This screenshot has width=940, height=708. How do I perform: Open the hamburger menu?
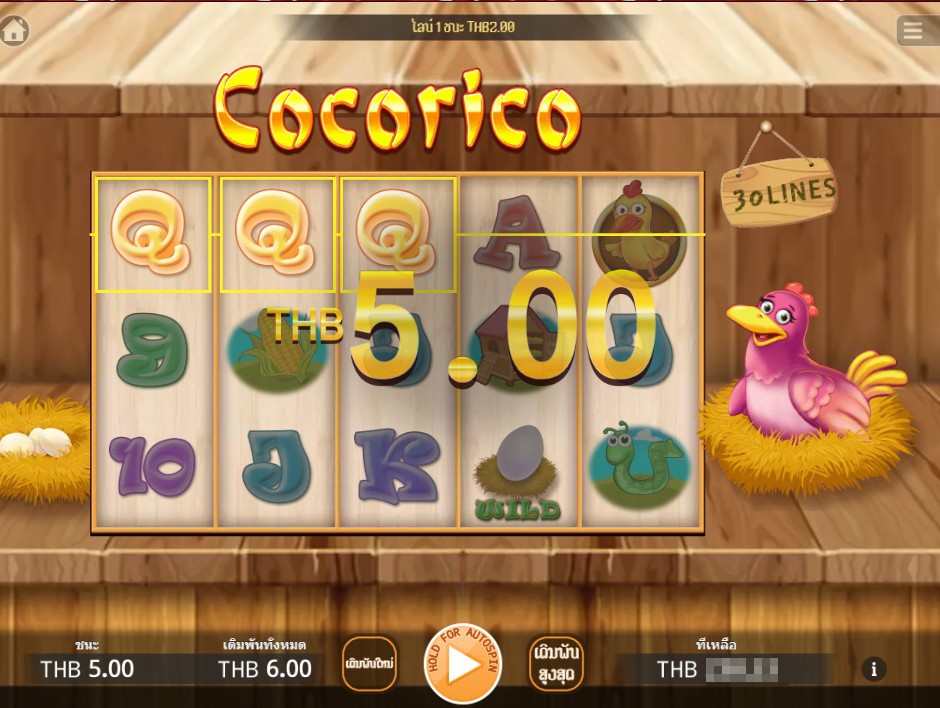pos(913,31)
